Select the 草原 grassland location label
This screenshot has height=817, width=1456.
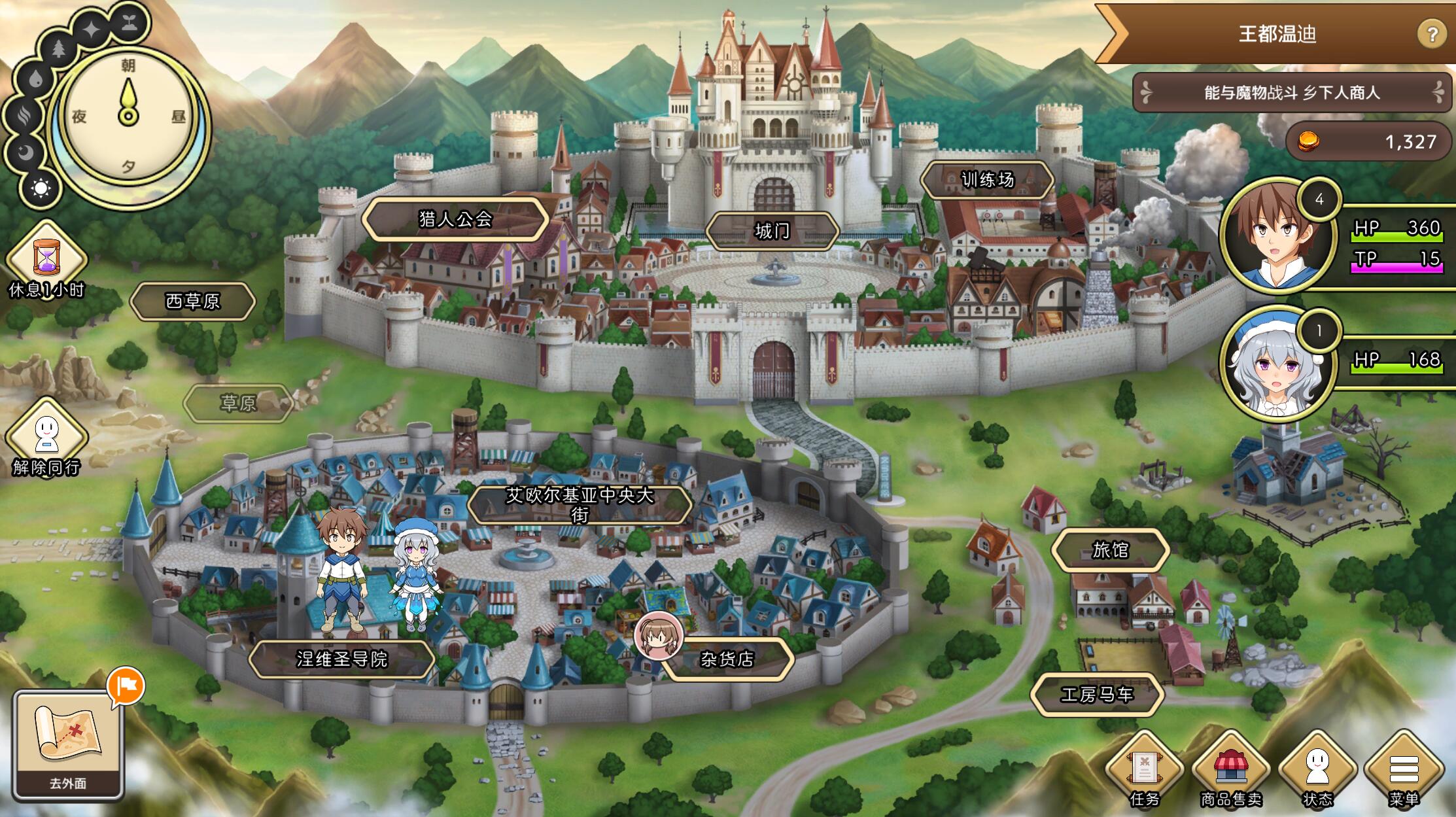[237, 404]
